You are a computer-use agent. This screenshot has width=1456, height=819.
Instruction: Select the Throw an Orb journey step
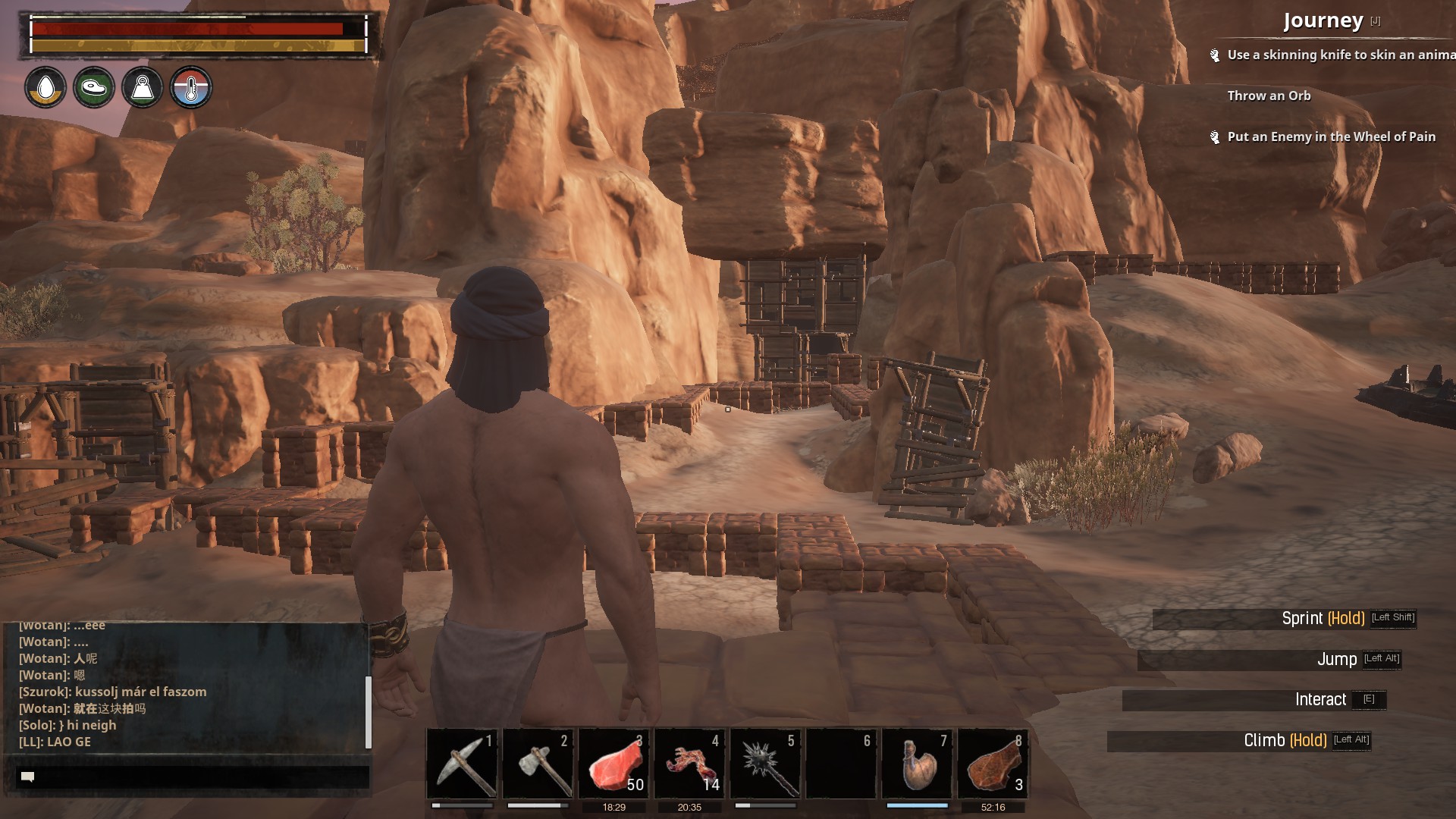pyautogui.click(x=1269, y=96)
